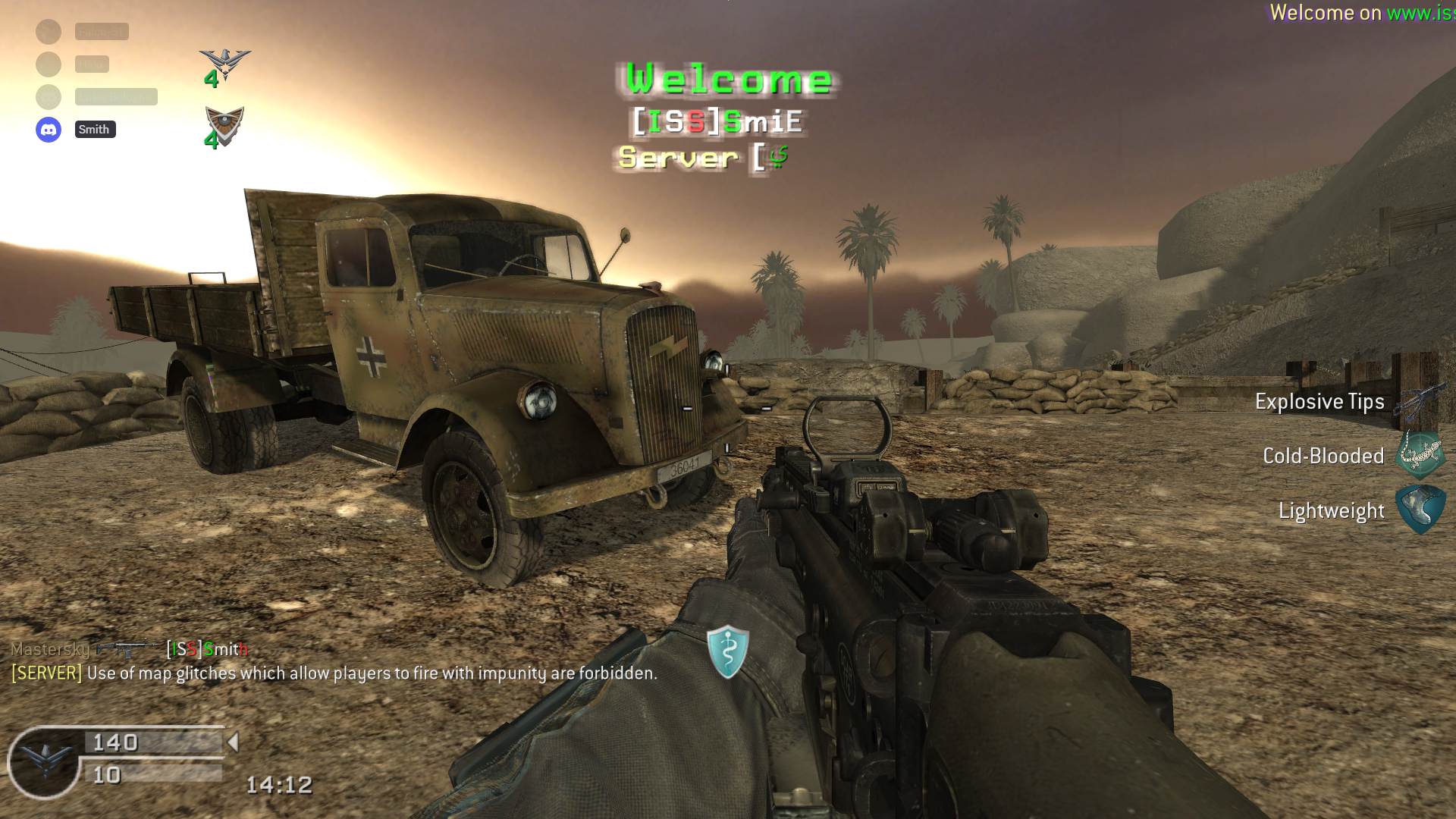Select the Explosive Tips perk icon
Screen dimensions: 1456x819
coord(1421,402)
